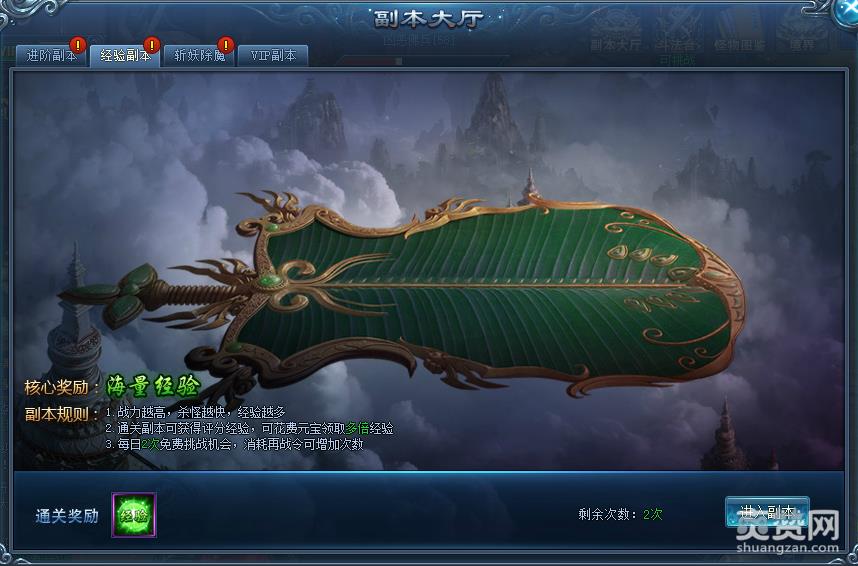
Task: Select the 经验副本 tab
Action: coord(124,56)
